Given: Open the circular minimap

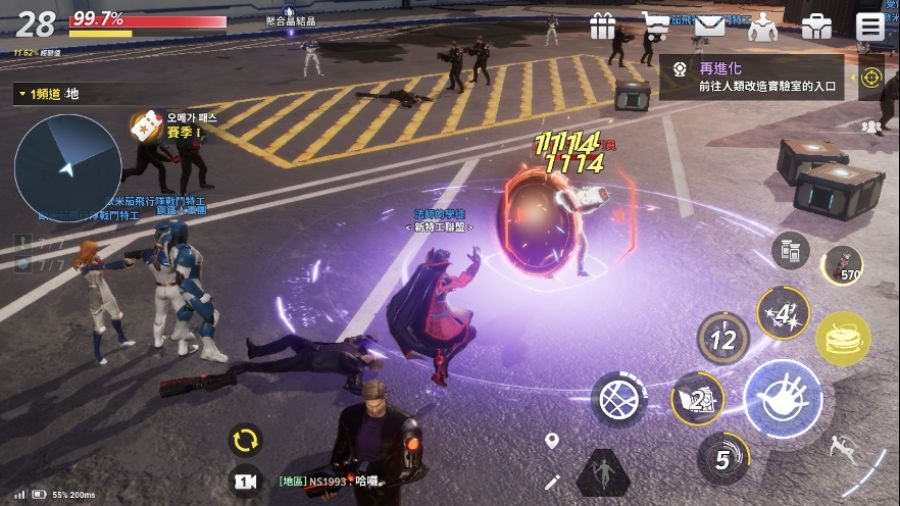Looking at the screenshot, I should pos(67,165).
